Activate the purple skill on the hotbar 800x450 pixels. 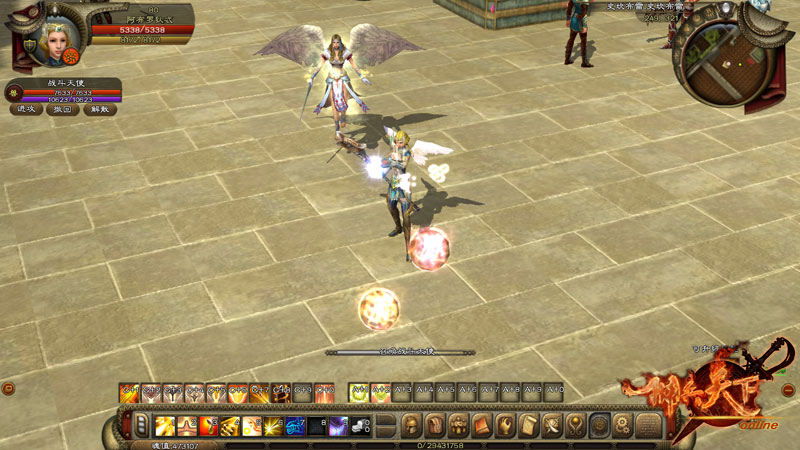[339, 427]
